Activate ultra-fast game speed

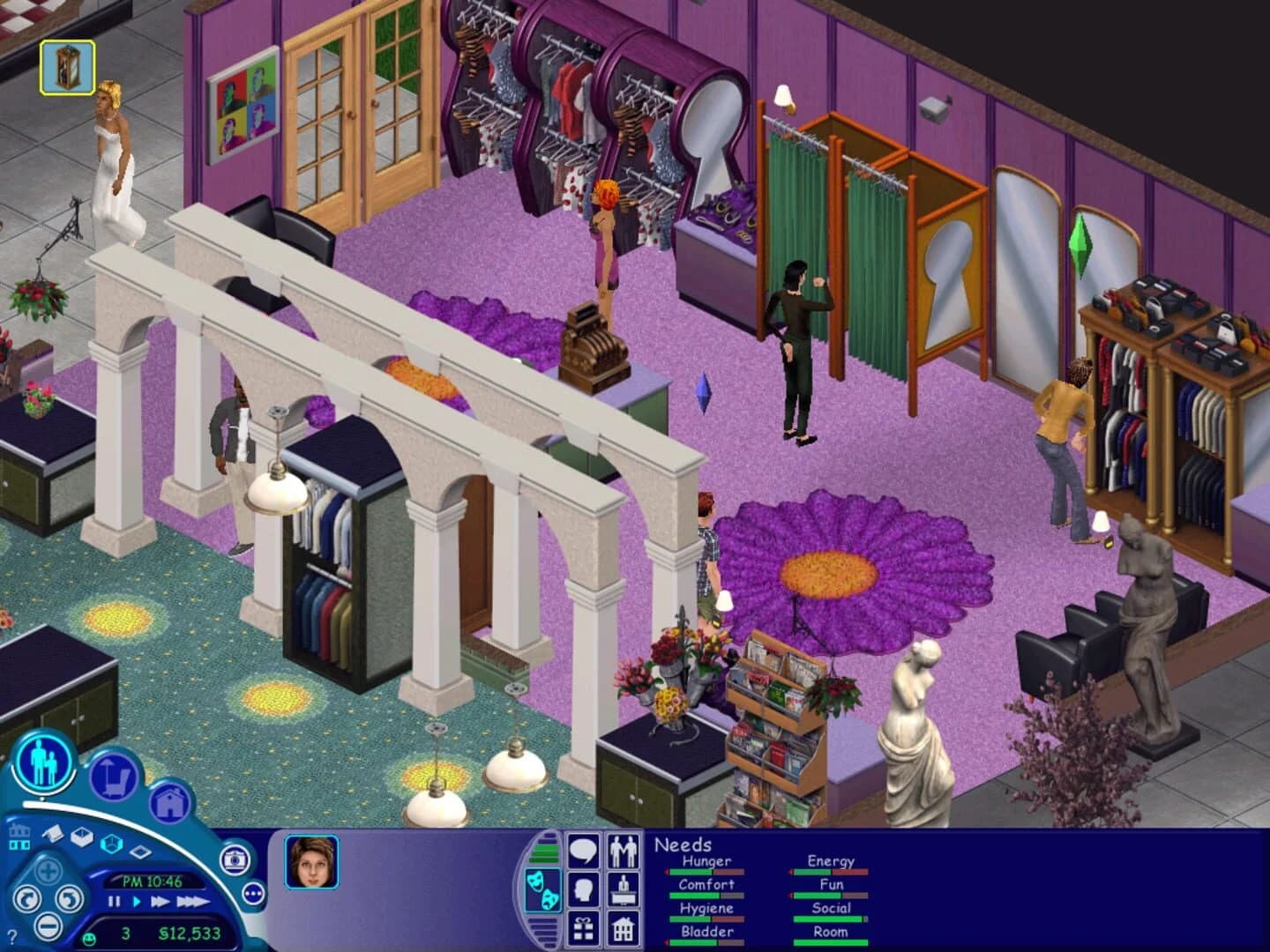coord(194,901)
